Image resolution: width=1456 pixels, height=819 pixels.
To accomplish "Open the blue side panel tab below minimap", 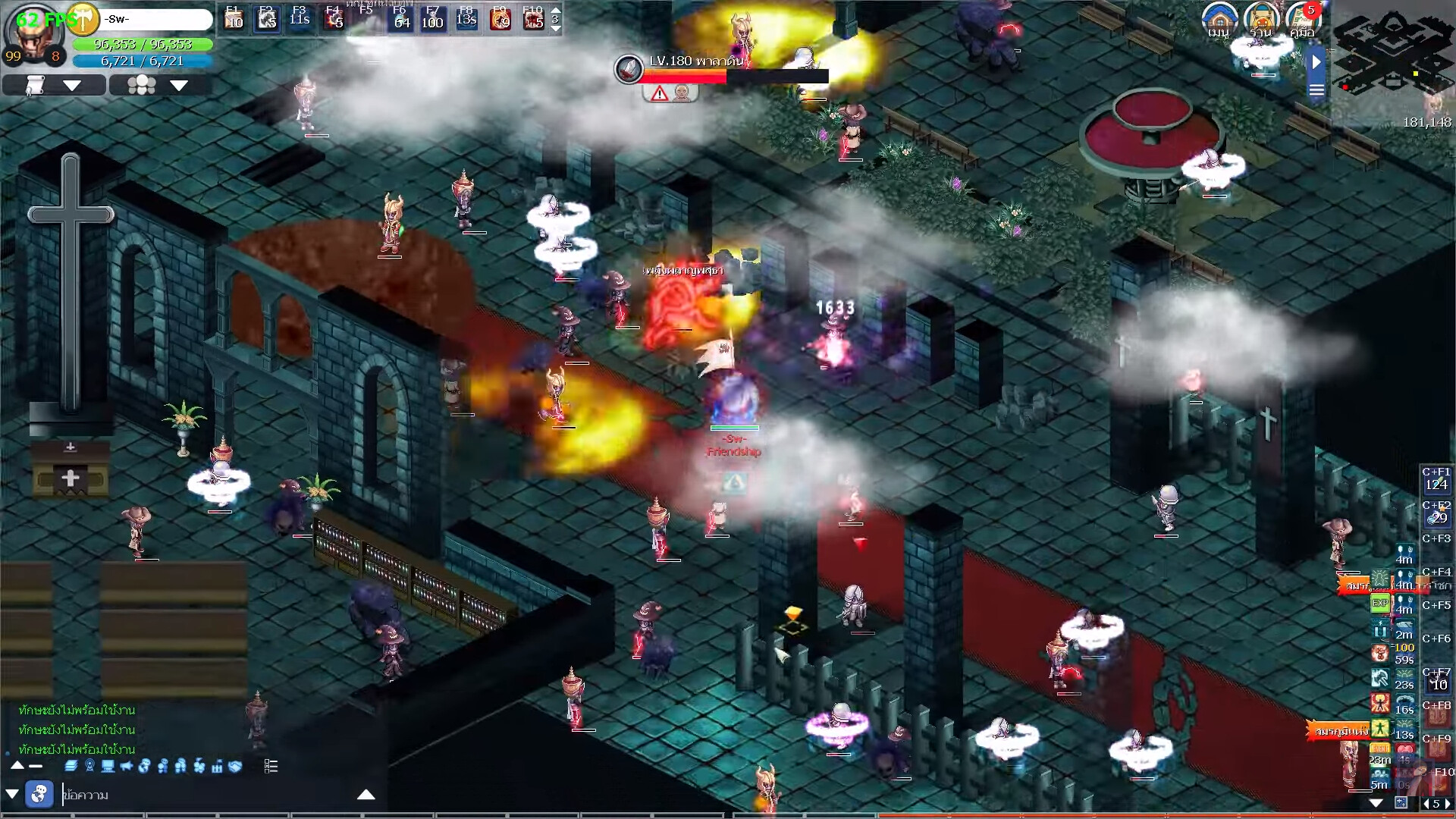I will pos(1316,62).
